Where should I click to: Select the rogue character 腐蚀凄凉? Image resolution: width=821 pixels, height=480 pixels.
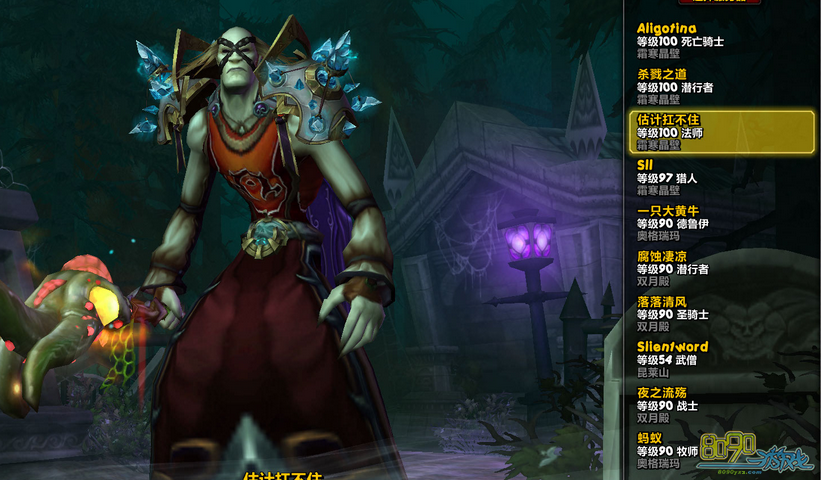(700, 268)
